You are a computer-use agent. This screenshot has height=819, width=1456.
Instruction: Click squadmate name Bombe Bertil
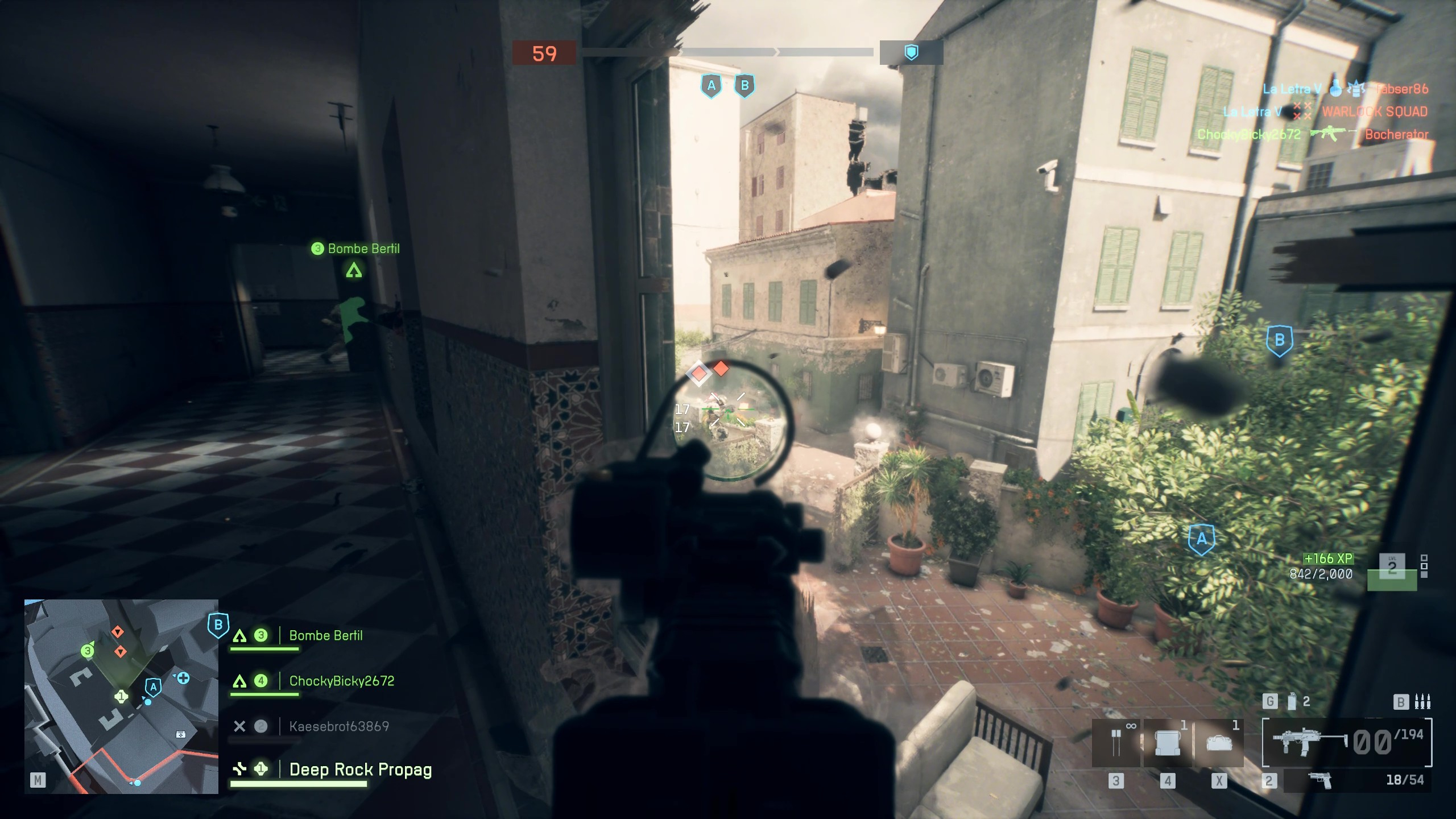(x=325, y=636)
